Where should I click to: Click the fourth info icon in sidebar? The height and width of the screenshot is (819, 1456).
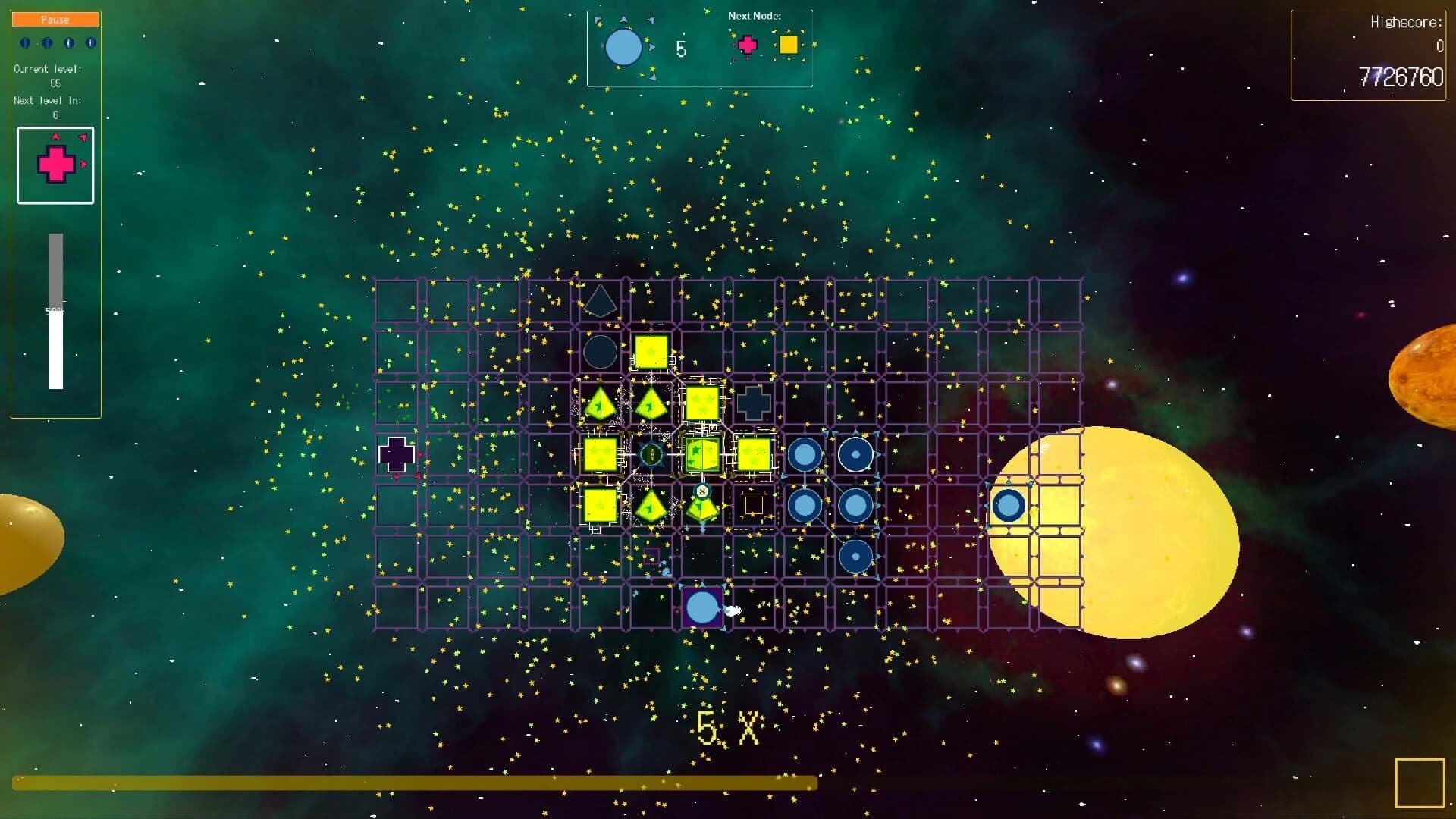click(90, 43)
